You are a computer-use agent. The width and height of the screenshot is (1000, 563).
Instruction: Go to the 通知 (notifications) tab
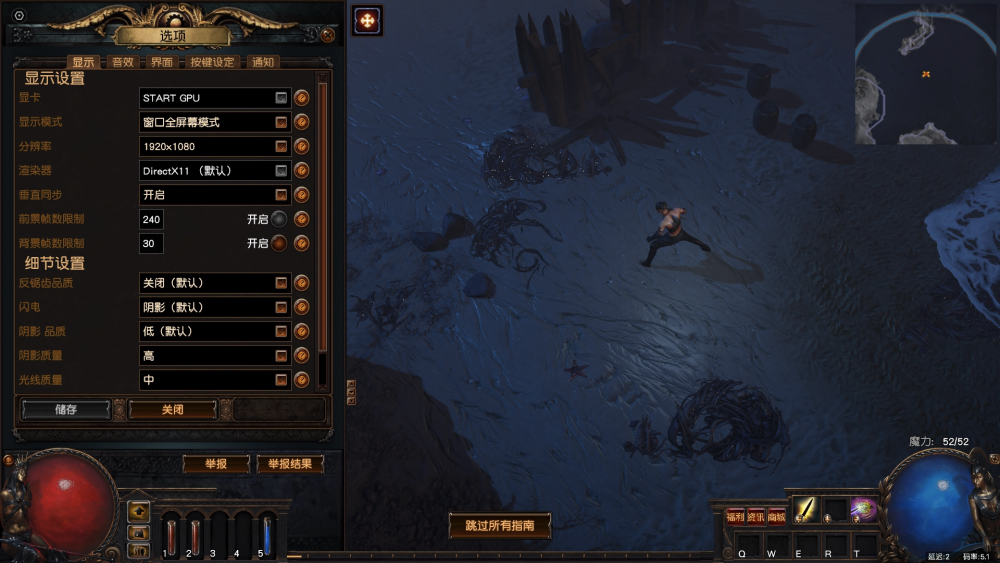pos(262,62)
